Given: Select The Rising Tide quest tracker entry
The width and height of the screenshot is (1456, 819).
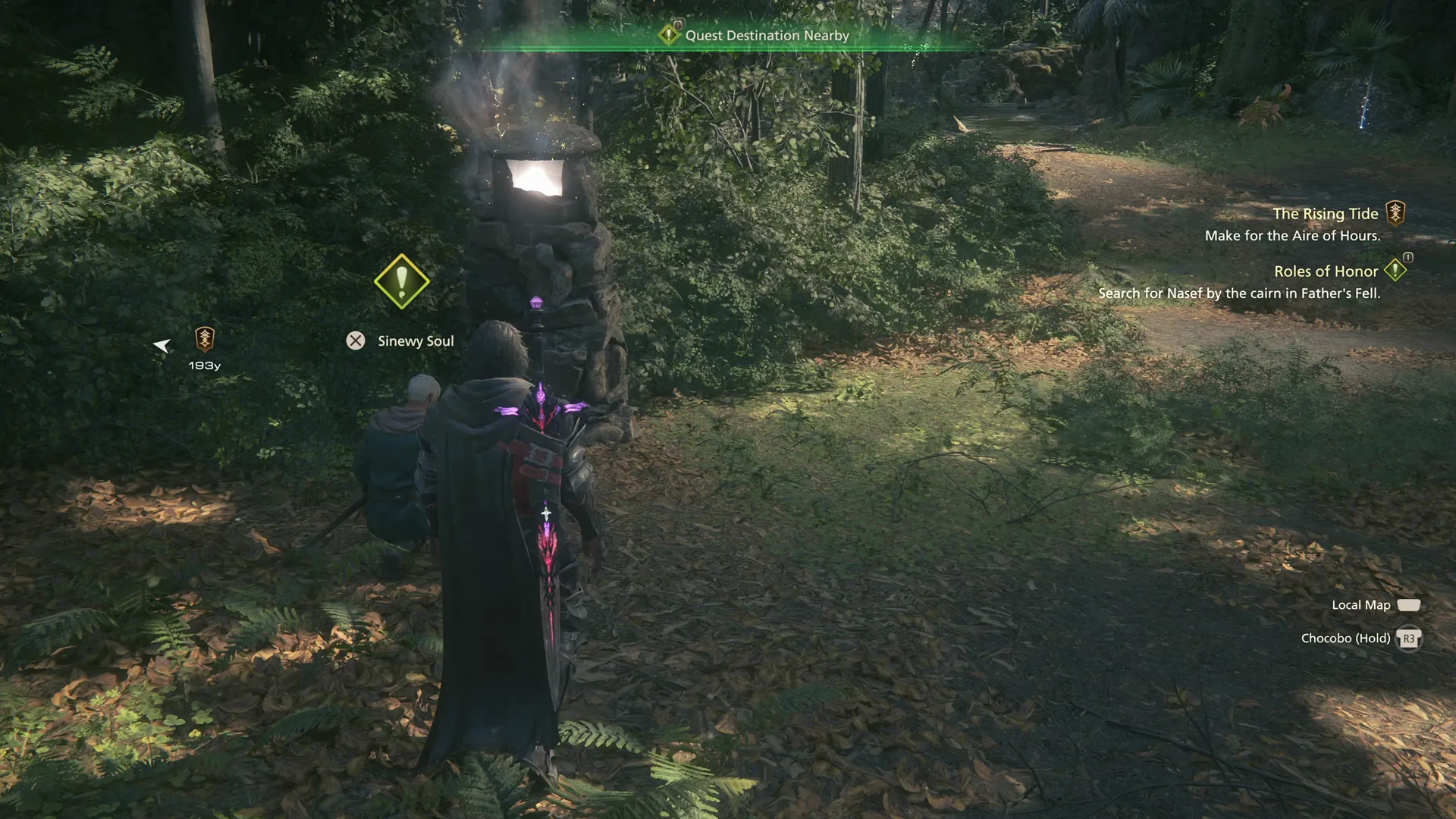Looking at the screenshot, I should tap(1325, 215).
